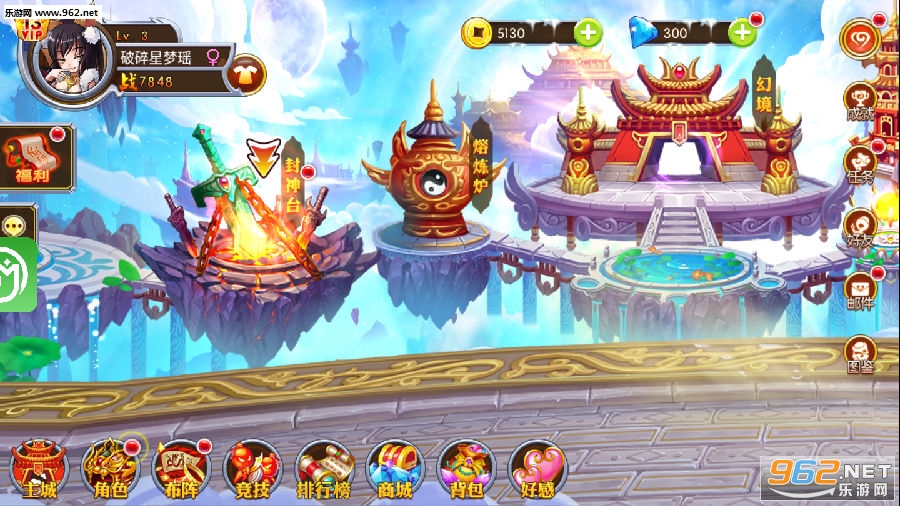
Task: Open the orange shirt outfit button
Action: click(x=246, y=72)
